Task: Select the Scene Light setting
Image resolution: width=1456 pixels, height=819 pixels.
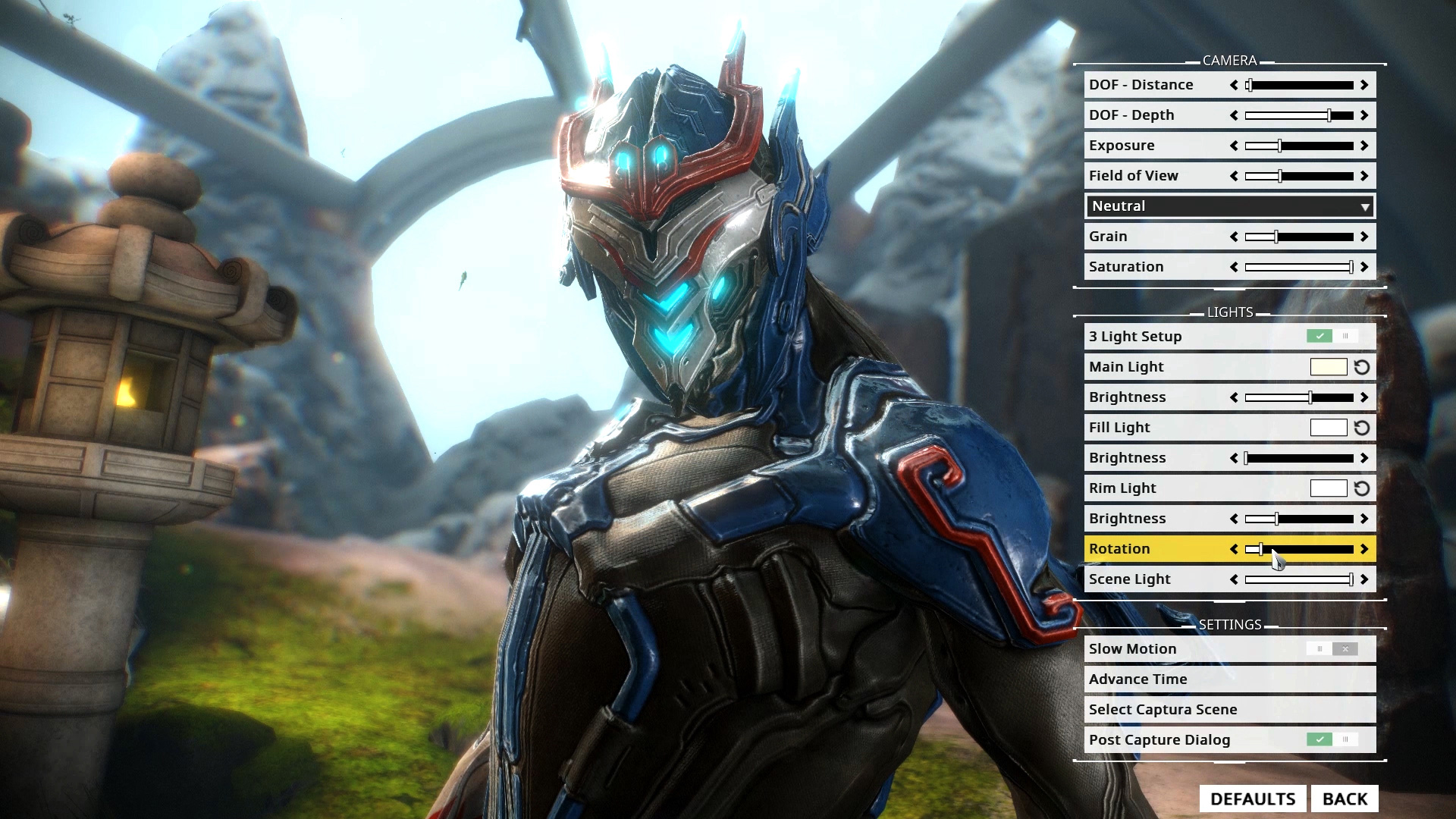Action: pos(1137,579)
